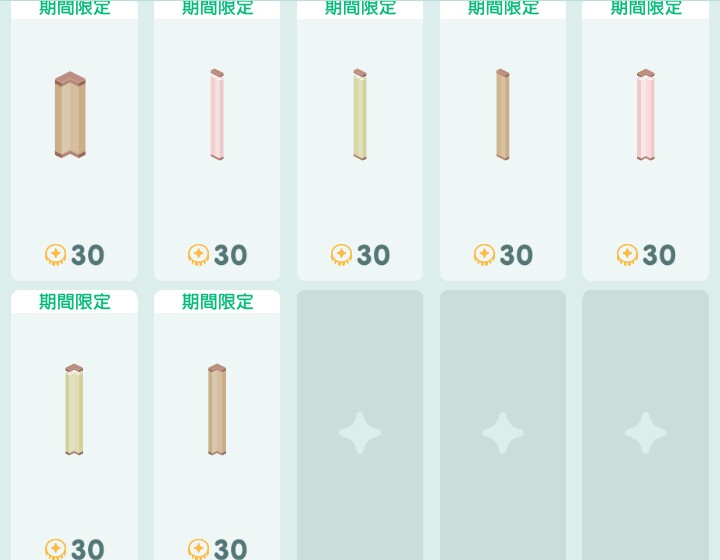The image size is (720, 560).
Task: Choose the flat pink wall panel item
Action: pyautogui.click(x=217, y=115)
